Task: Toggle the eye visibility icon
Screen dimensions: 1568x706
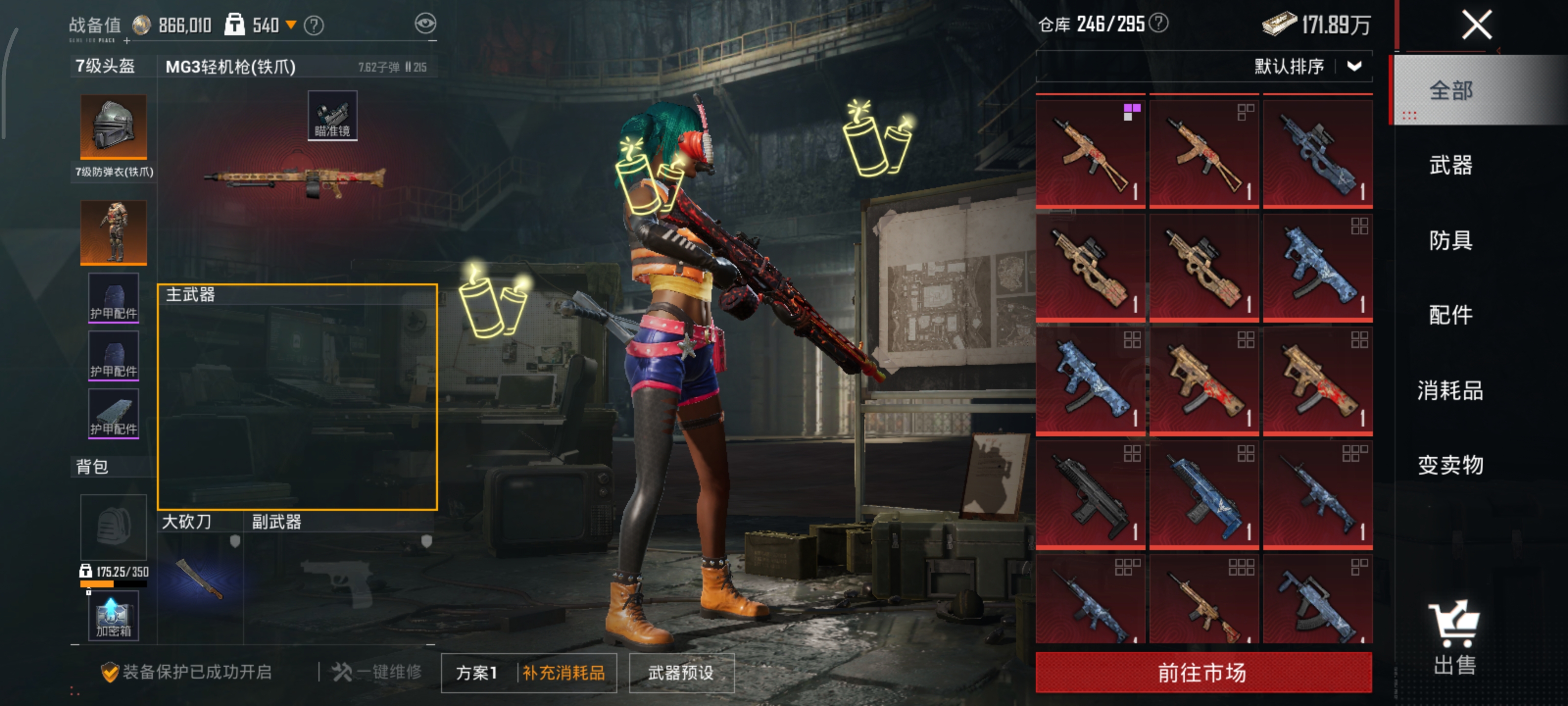Action: tap(425, 24)
